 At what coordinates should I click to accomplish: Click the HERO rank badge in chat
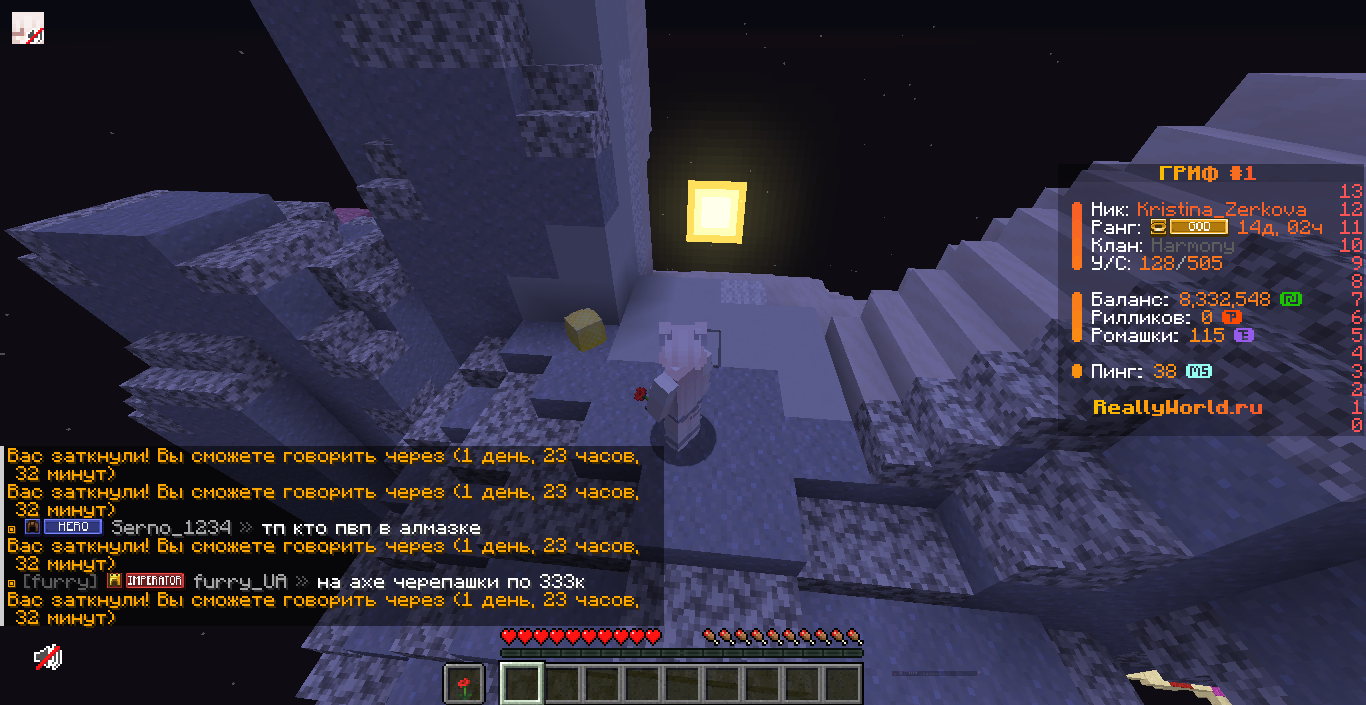[73, 527]
